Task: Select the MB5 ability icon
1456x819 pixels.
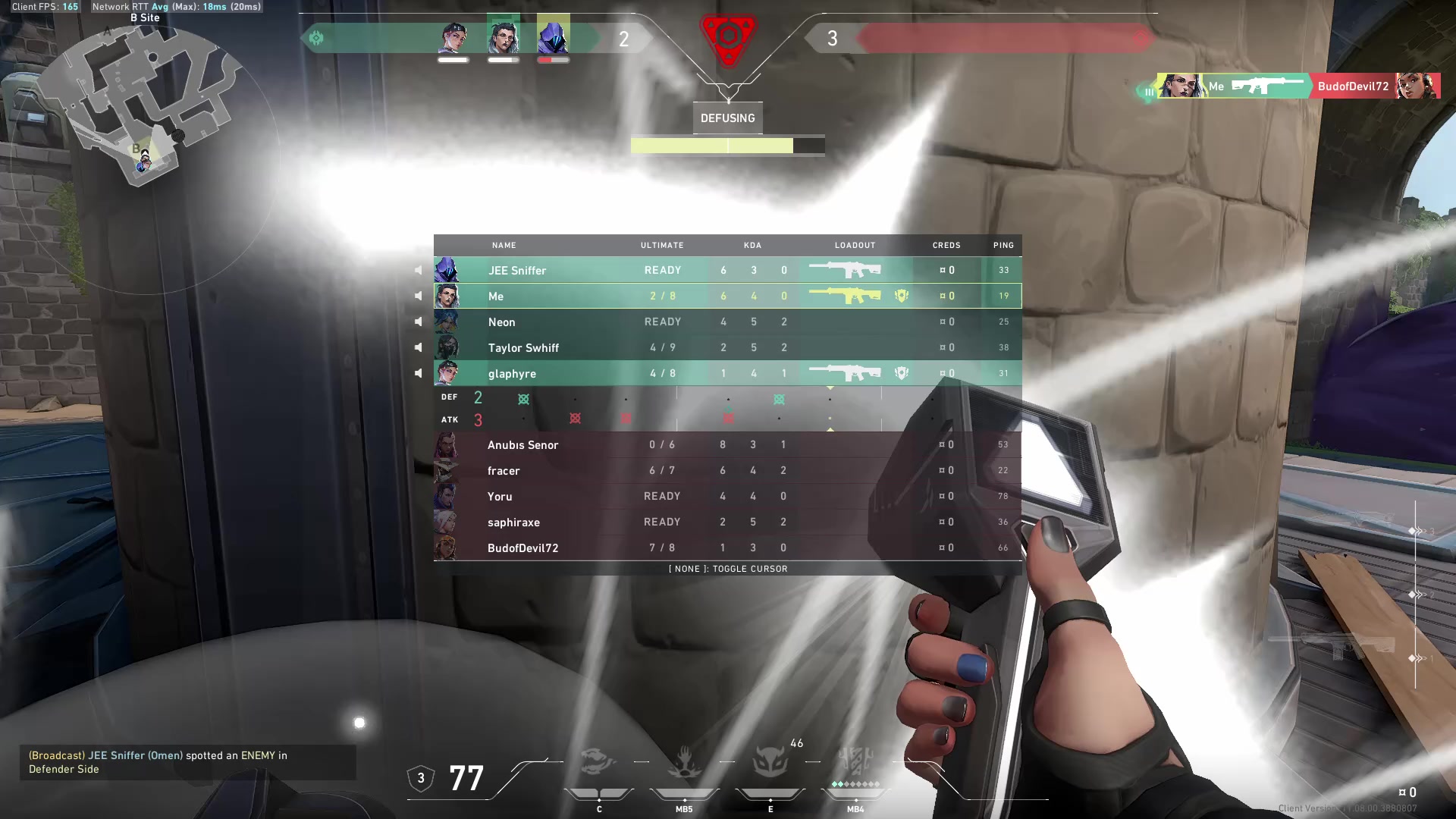Action: (x=684, y=762)
